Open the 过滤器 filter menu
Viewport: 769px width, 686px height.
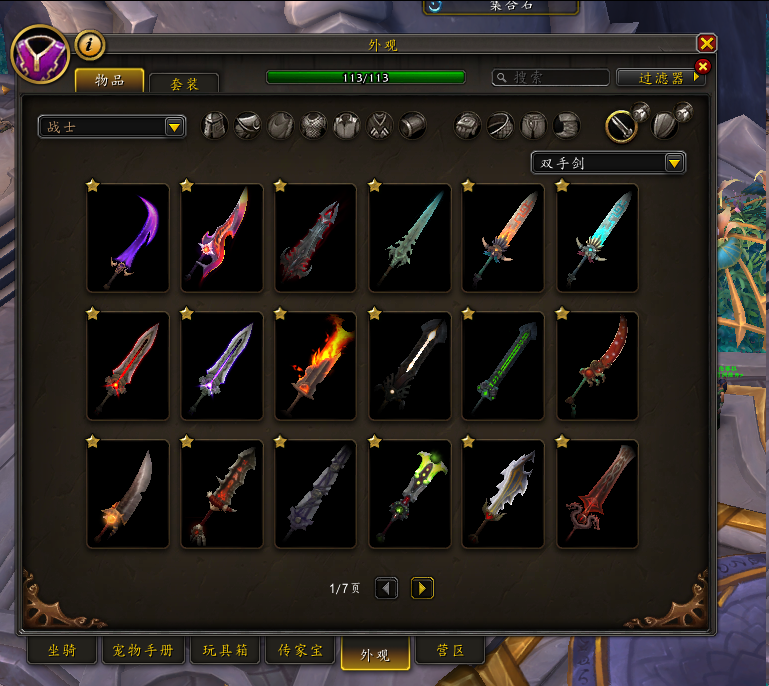(661, 77)
